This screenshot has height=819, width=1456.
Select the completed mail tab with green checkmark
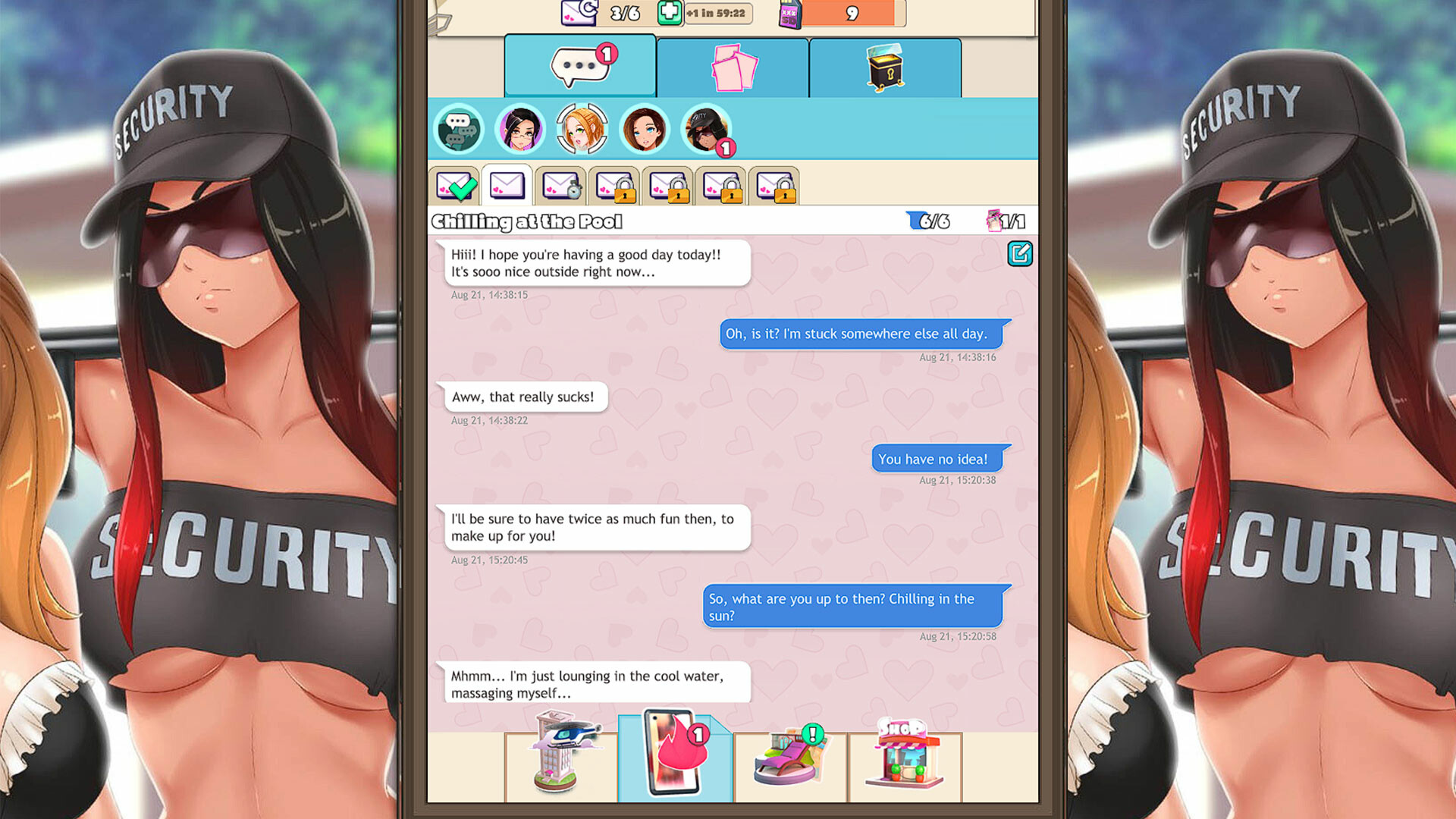(454, 187)
